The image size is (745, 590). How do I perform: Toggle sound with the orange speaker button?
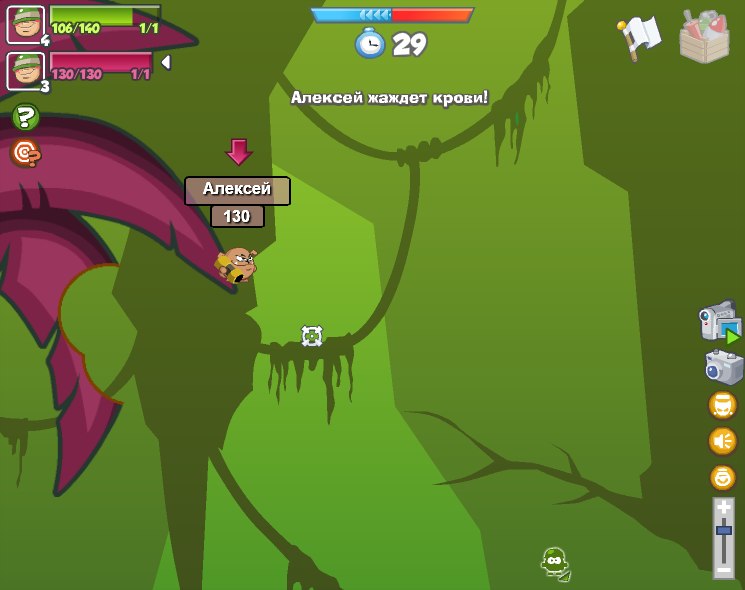722,440
